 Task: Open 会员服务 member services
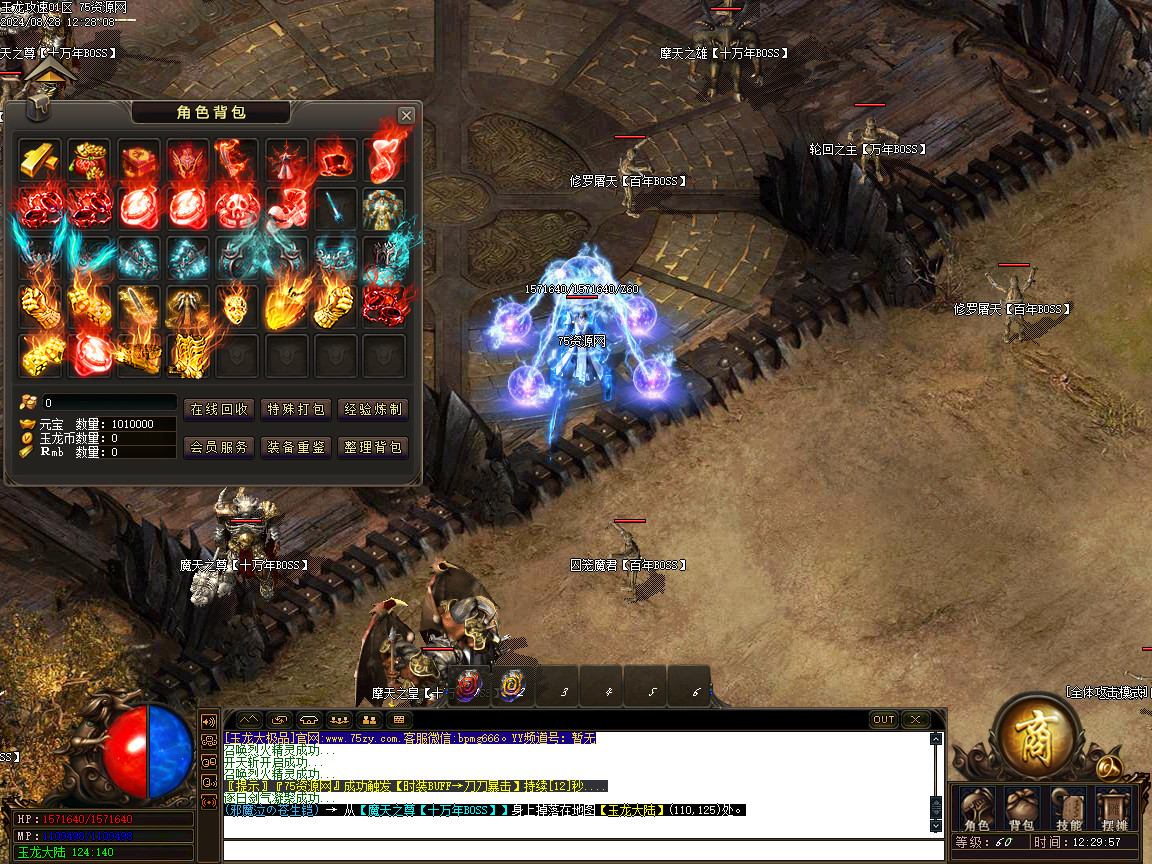click(219, 447)
